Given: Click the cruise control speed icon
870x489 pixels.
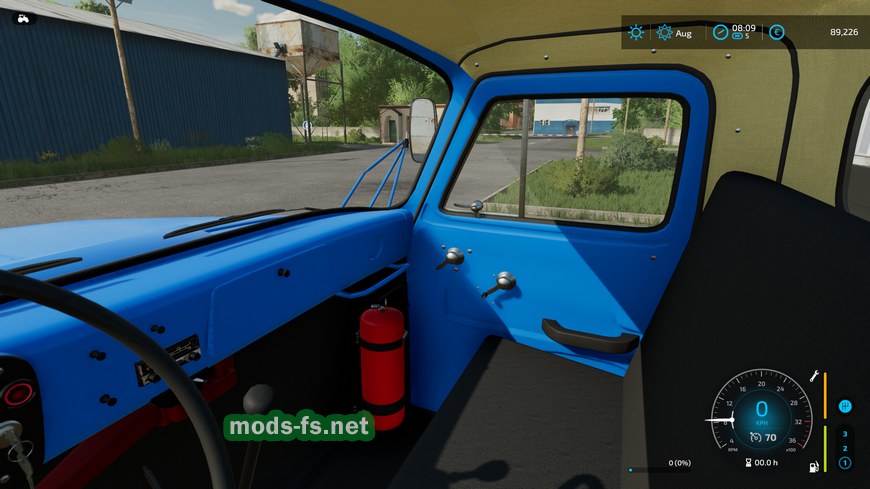Looking at the screenshot, I should pyautogui.click(x=757, y=437).
